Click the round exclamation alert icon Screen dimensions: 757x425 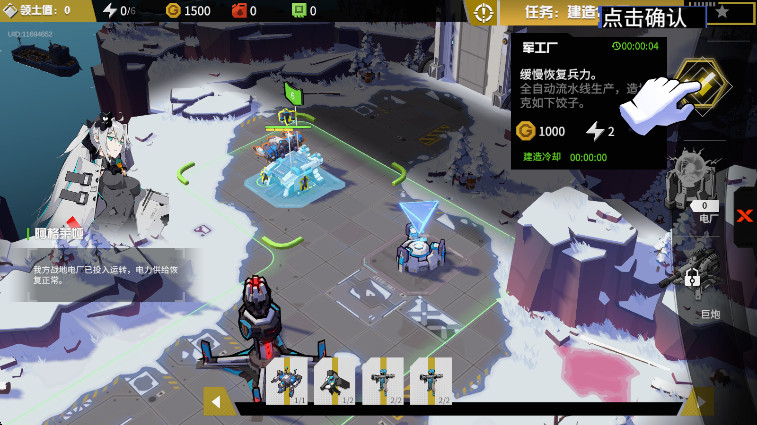pos(484,12)
